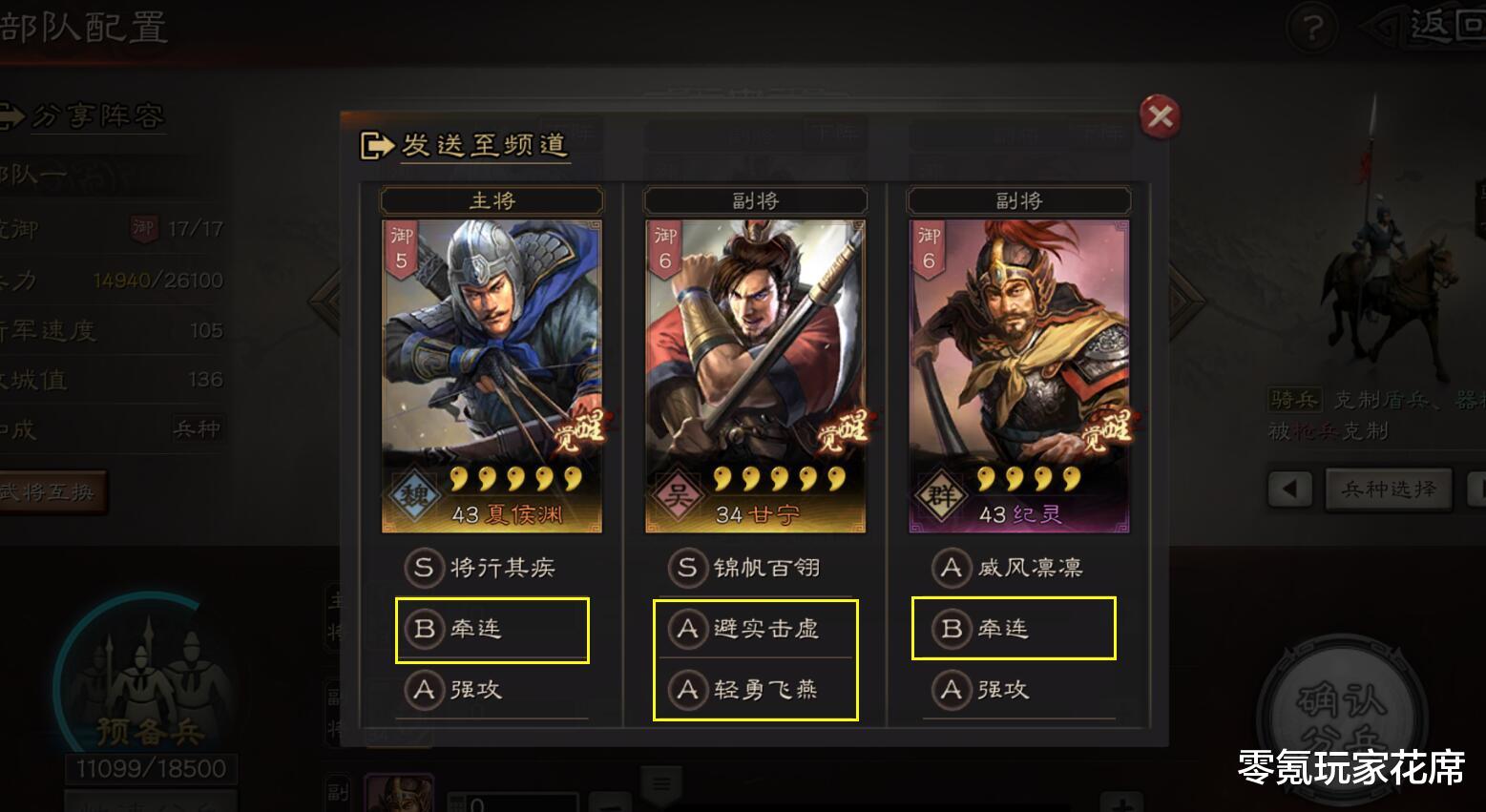
Task: Select the 主将 header tab
Action: pos(491,200)
